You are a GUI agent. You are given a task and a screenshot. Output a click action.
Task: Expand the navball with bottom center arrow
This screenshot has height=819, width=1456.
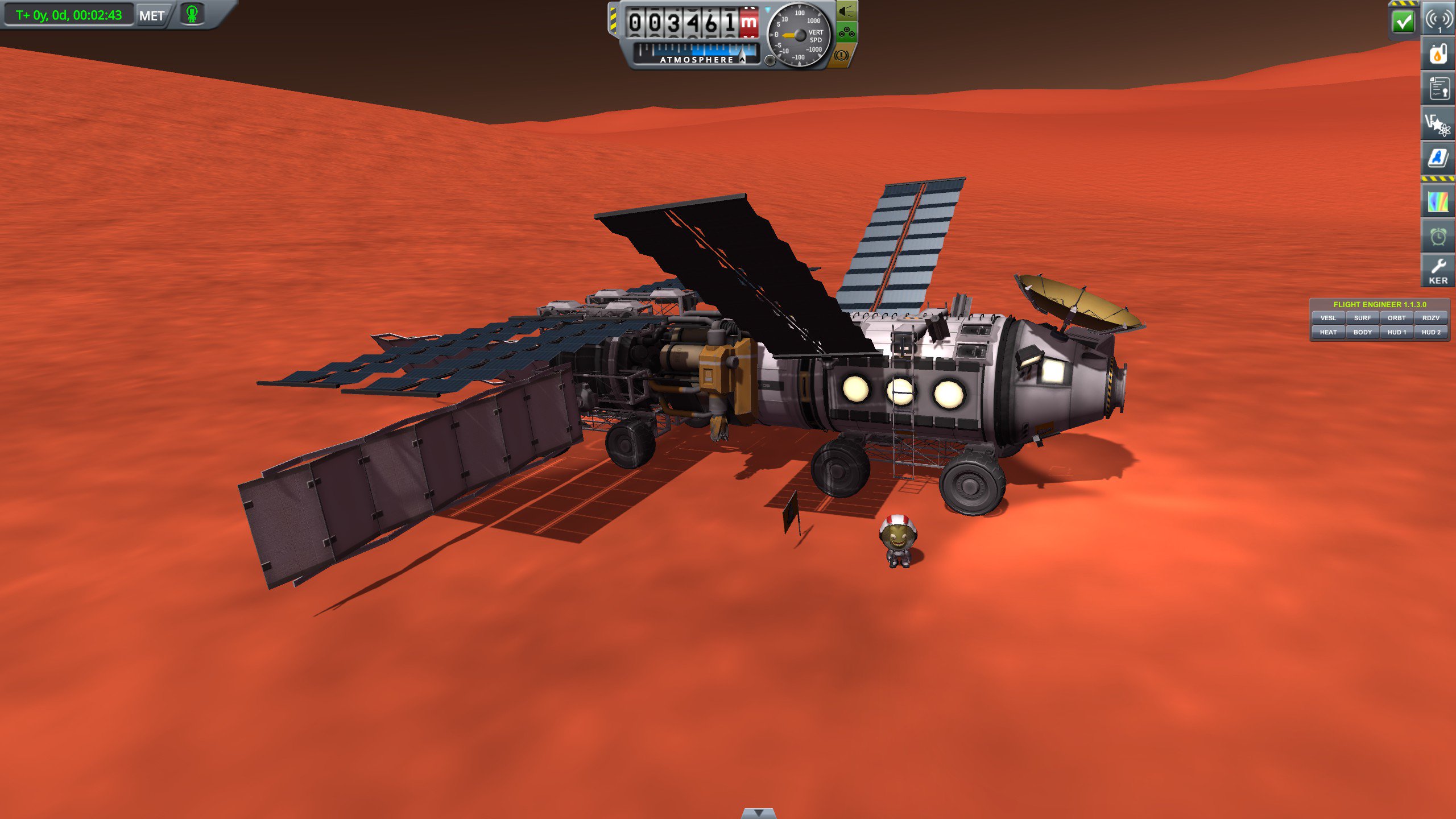pos(759,814)
